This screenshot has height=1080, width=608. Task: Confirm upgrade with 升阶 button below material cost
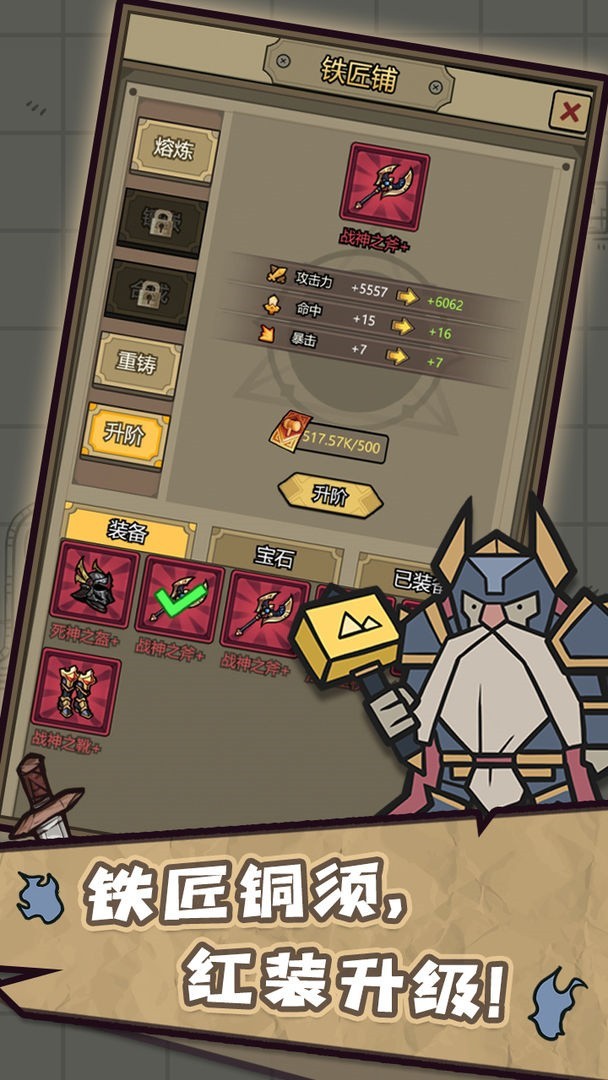[330, 495]
